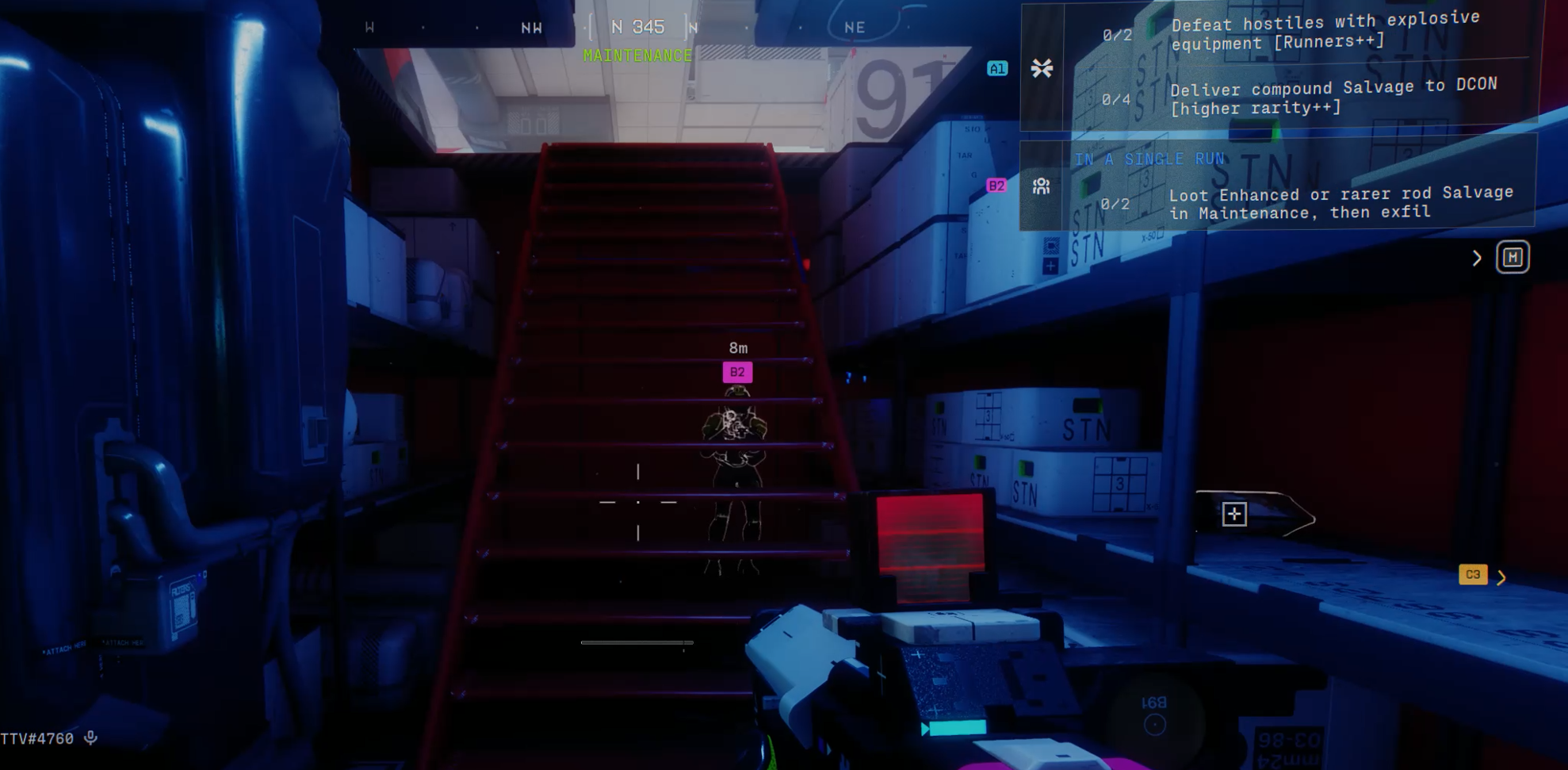
Task: Click the B2 marker showing 8m distance
Action: click(737, 372)
